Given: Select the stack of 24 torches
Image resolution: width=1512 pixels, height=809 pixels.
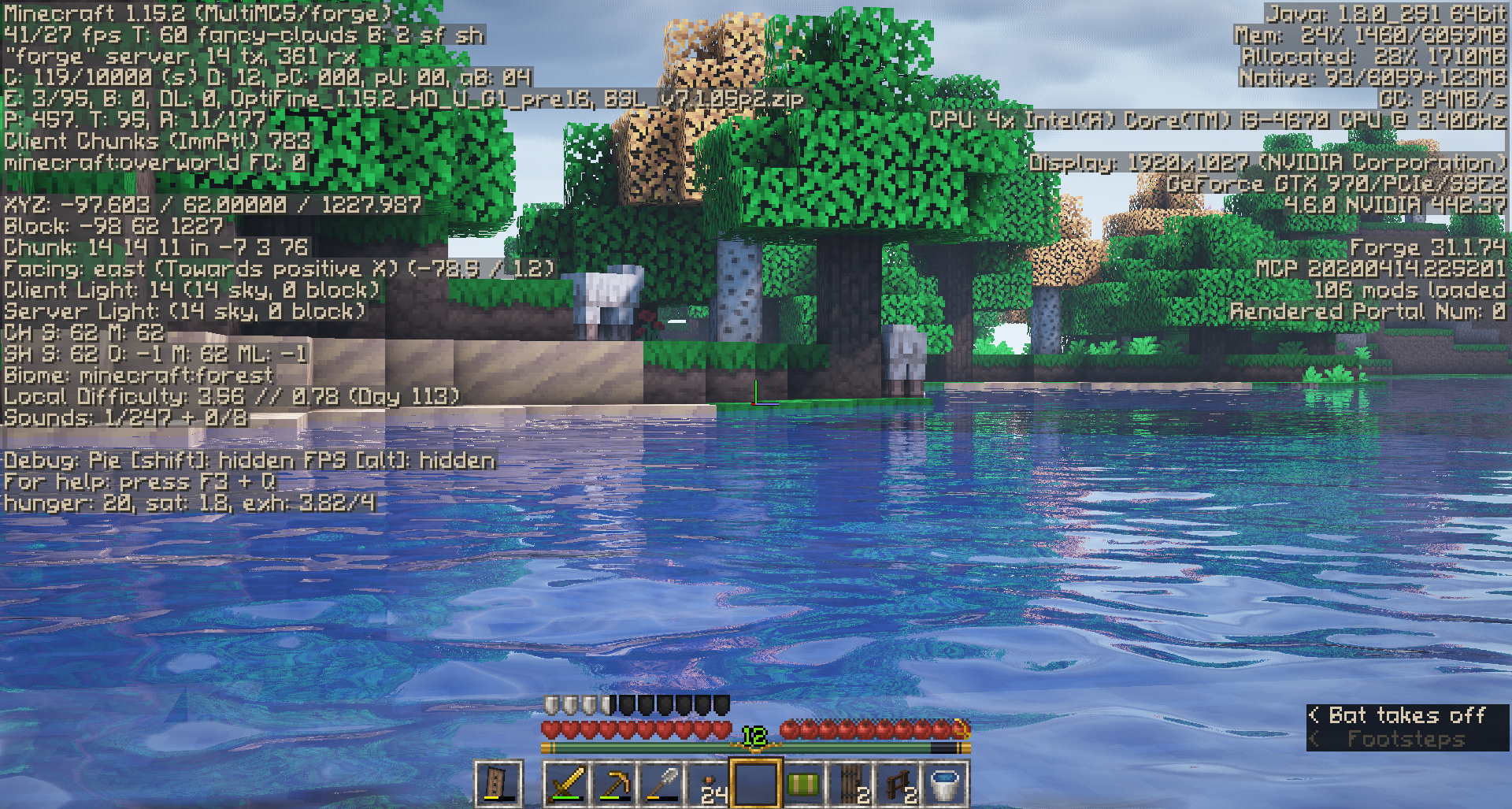Looking at the screenshot, I should [709, 784].
